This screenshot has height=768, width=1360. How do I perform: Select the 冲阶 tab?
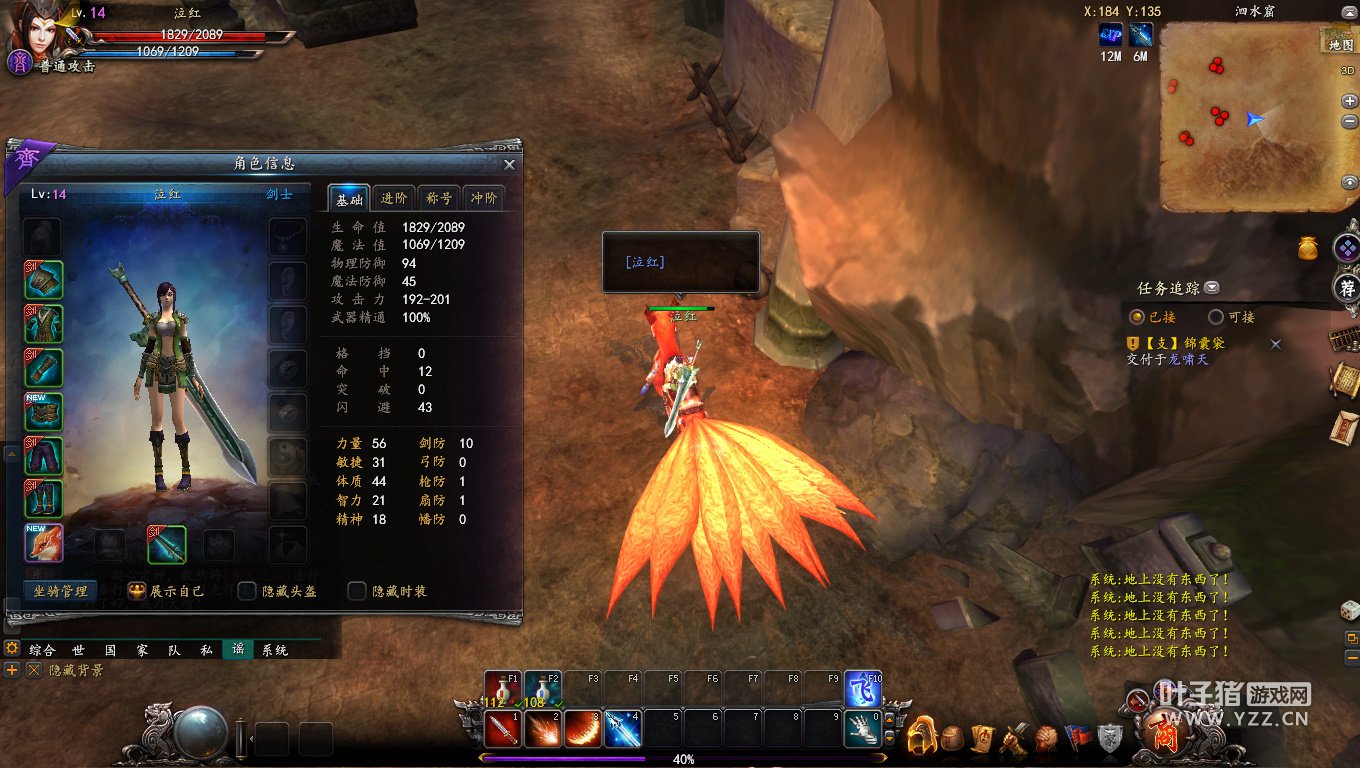tap(484, 198)
